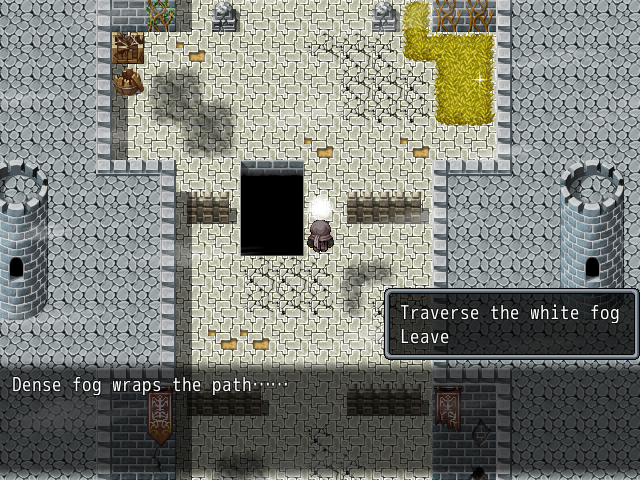The width and height of the screenshot is (640, 480).
Task: Choose "Traverse the white fog" option
Action: click(509, 313)
